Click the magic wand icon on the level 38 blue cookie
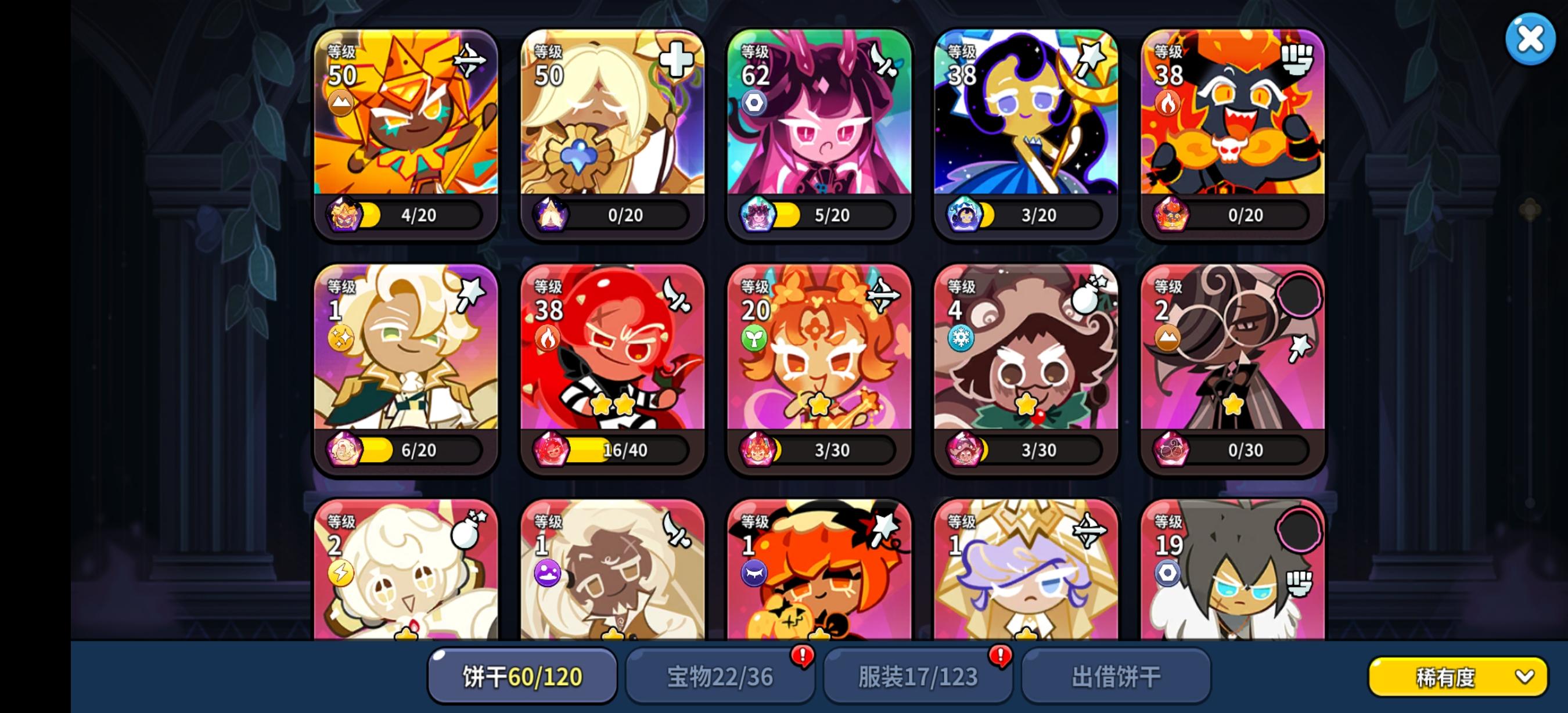This screenshot has height=713, width=1568. [1092, 61]
